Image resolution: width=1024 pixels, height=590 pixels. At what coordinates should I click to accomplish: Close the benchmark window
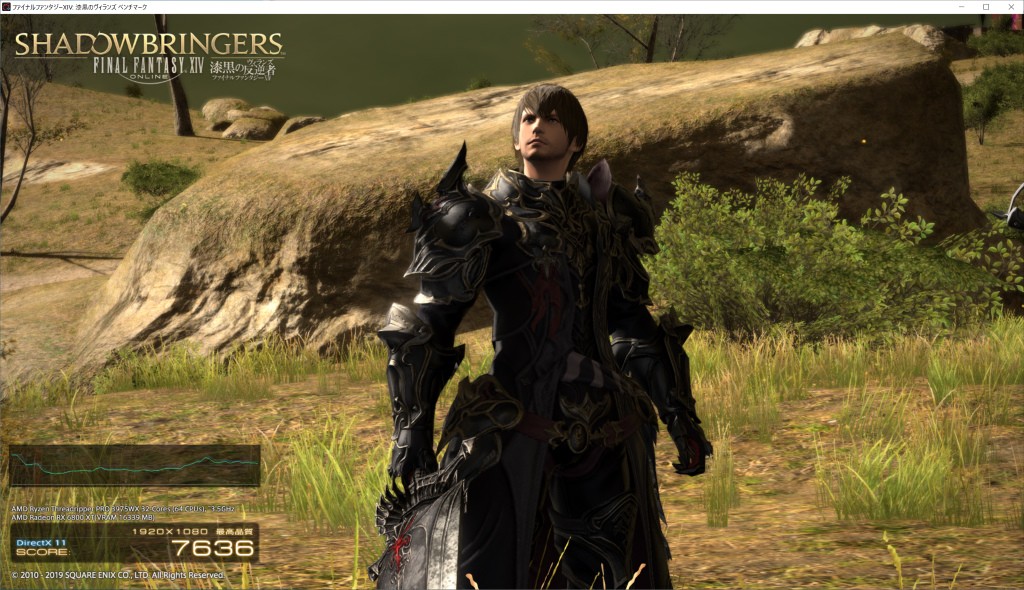click(x=1009, y=7)
